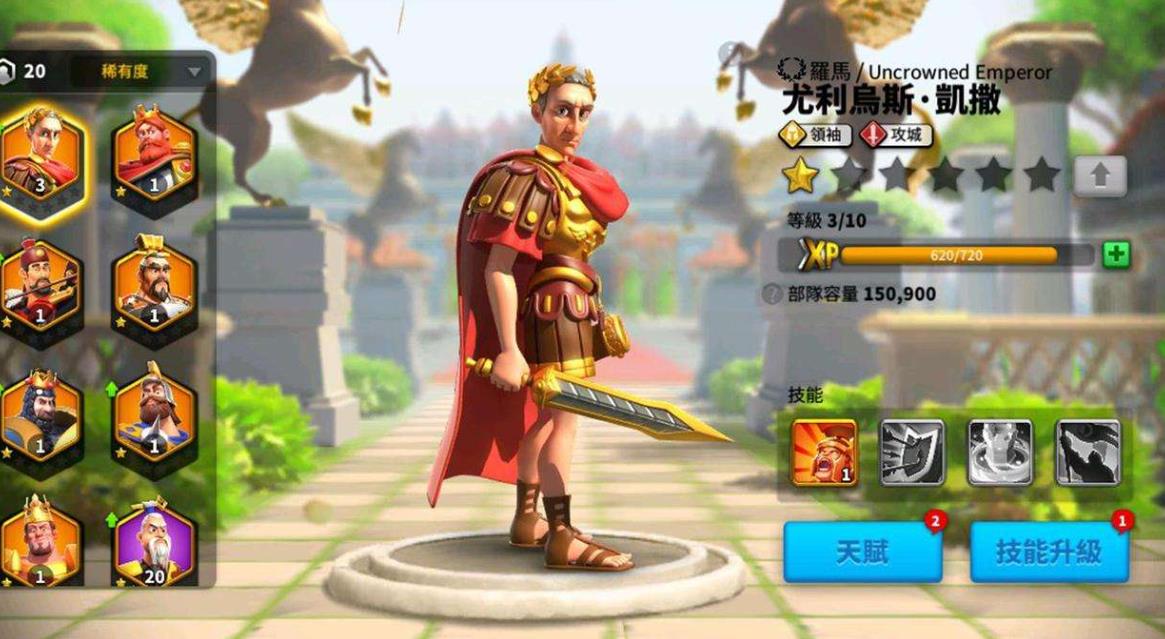Select the Julius Caesar portrait at level 3
The width and height of the screenshot is (1165, 639).
pyautogui.click(x=42, y=154)
